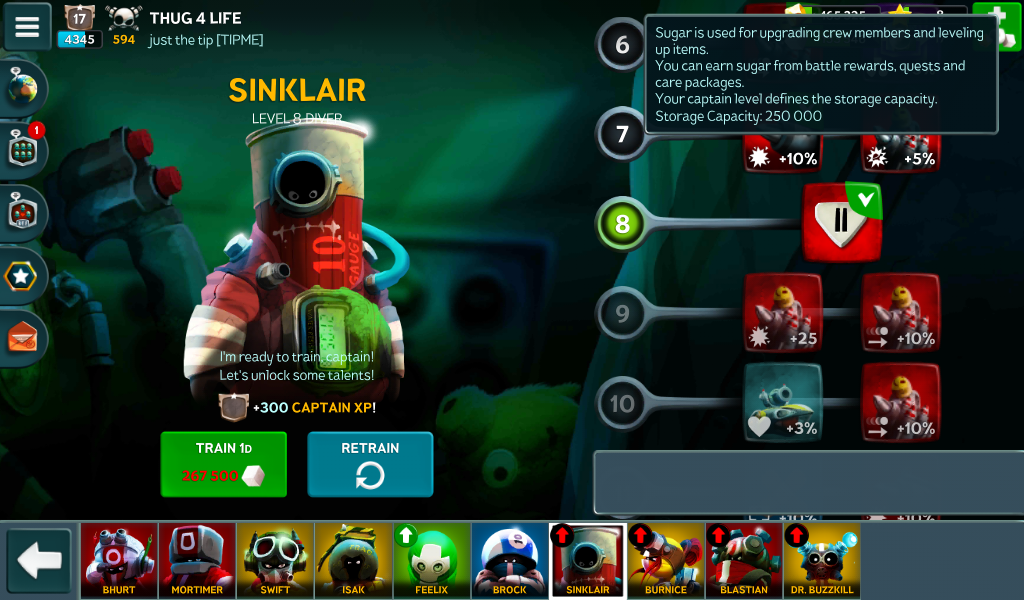Choose the level 10 ship health +3% talent

pos(782,402)
